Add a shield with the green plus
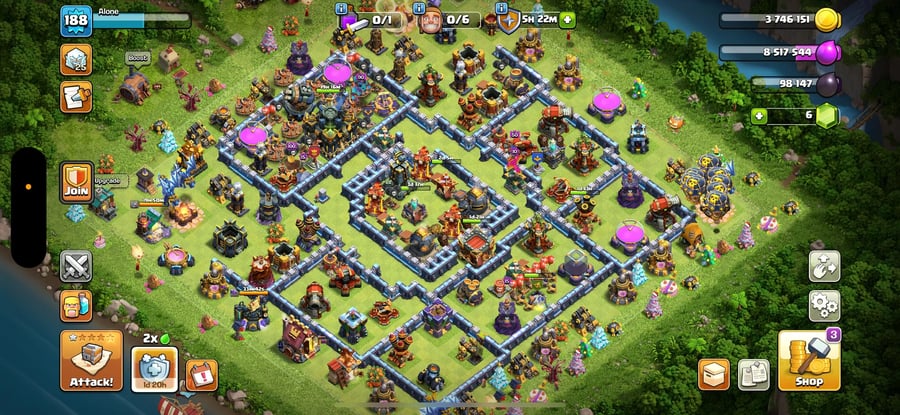 click(568, 19)
